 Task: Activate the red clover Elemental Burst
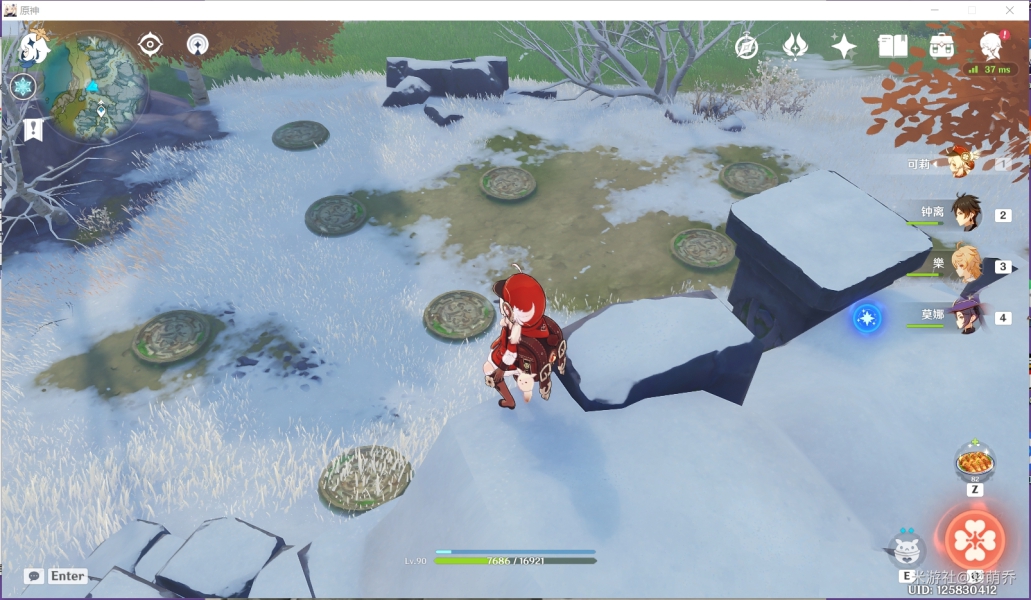coord(974,541)
